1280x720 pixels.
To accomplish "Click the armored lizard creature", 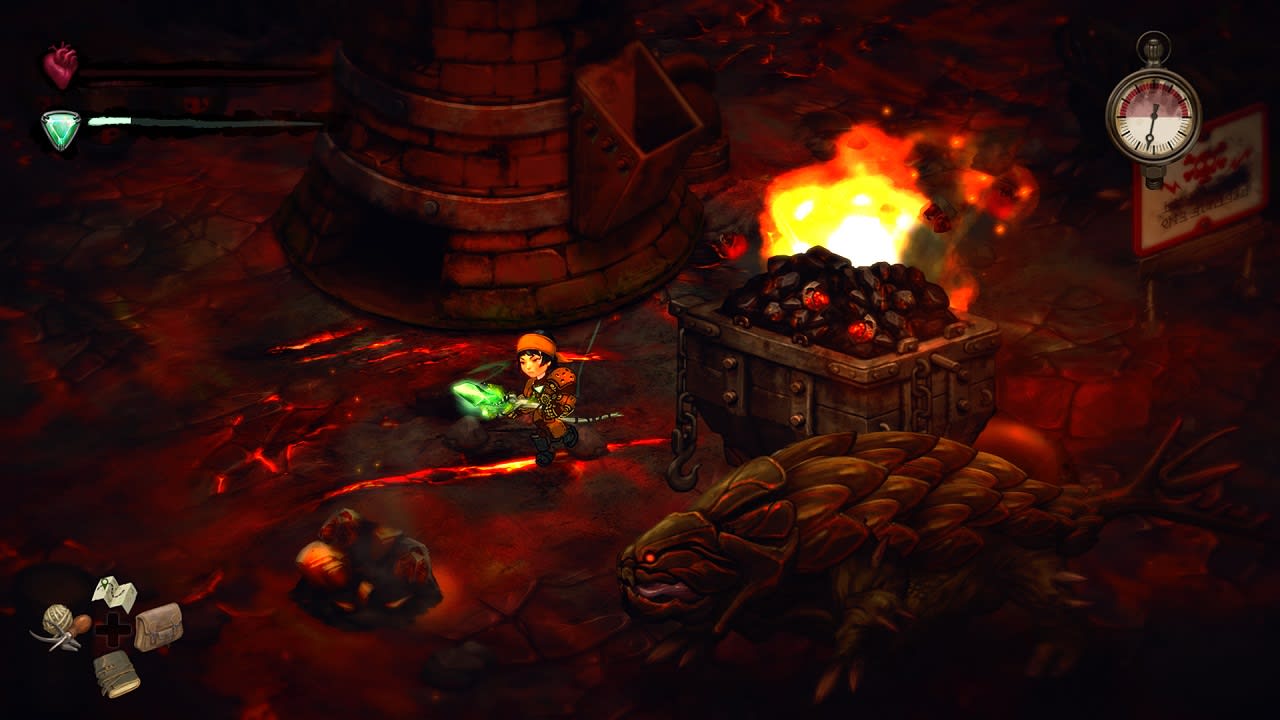I will pyautogui.click(x=830, y=540).
